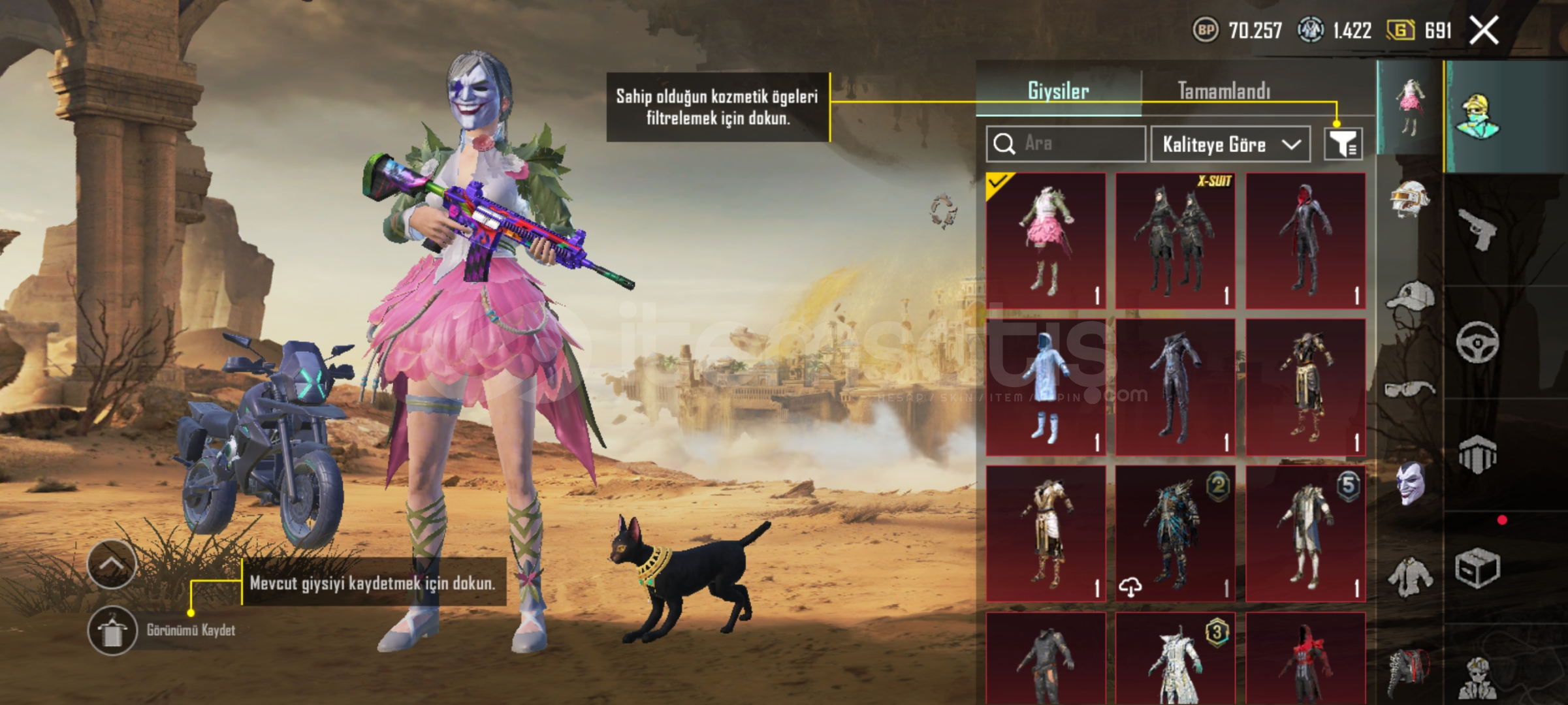Image resolution: width=1568 pixels, height=705 pixels.
Task: Expand the up-arrow circle button
Action: click(x=112, y=564)
